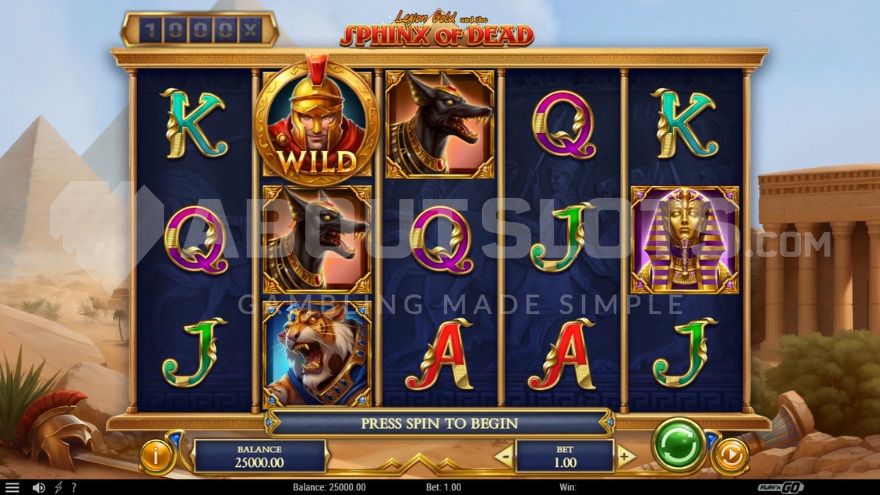Toggle the lightning bolt fast play
This screenshot has width=880, height=495.
pos(57,487)
